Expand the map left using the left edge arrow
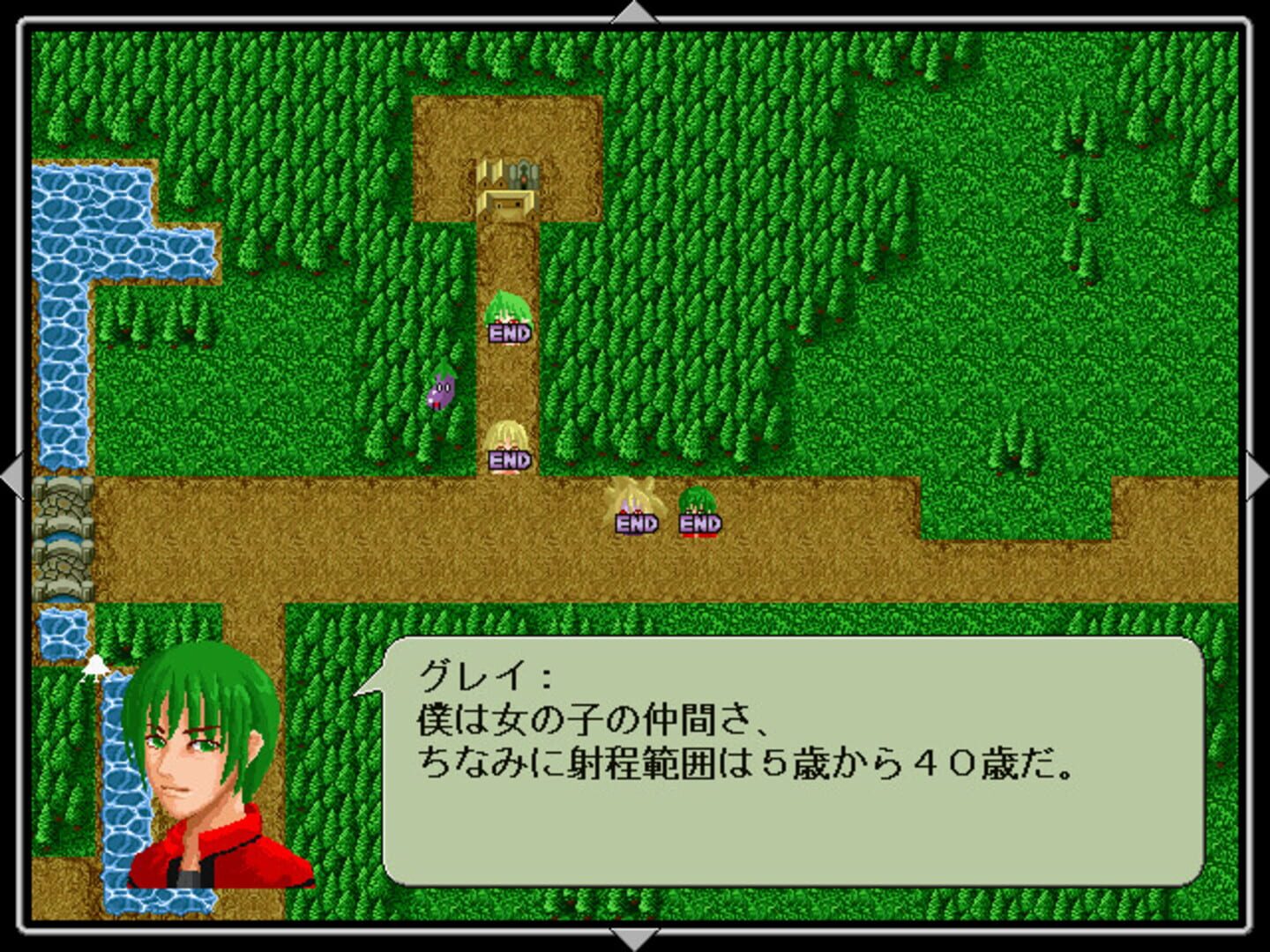 tap(12, 476)
